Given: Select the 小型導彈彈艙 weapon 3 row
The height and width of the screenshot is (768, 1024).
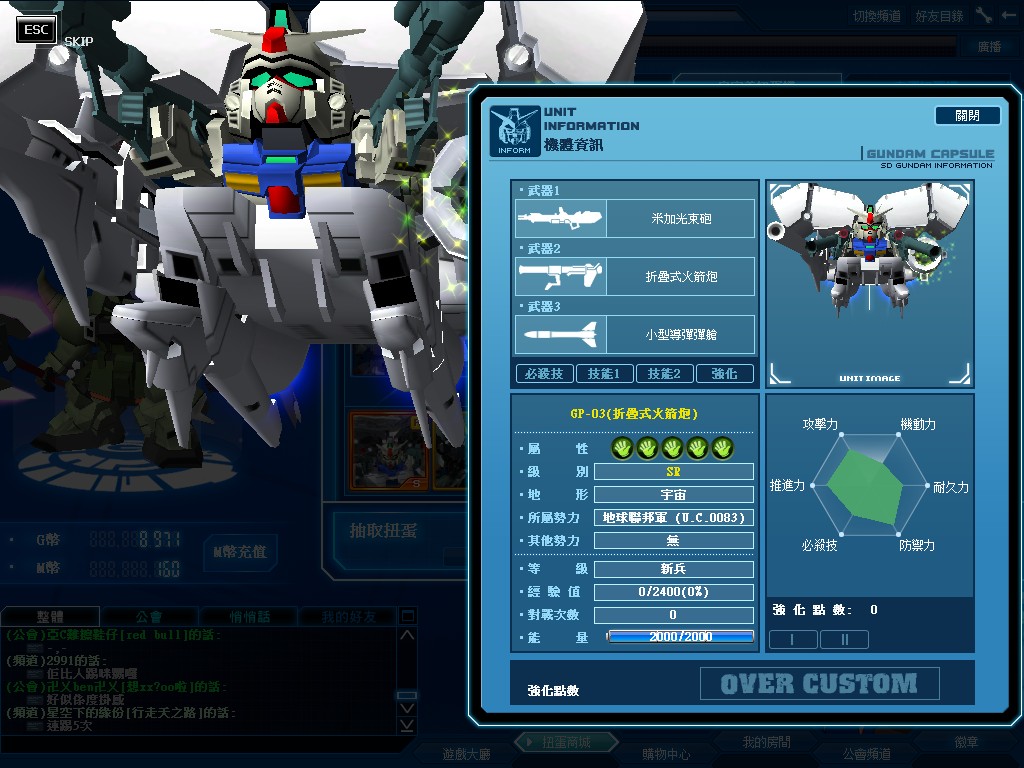Looking at the screenshot, I should pyautogui.click(x=635, y=334).
